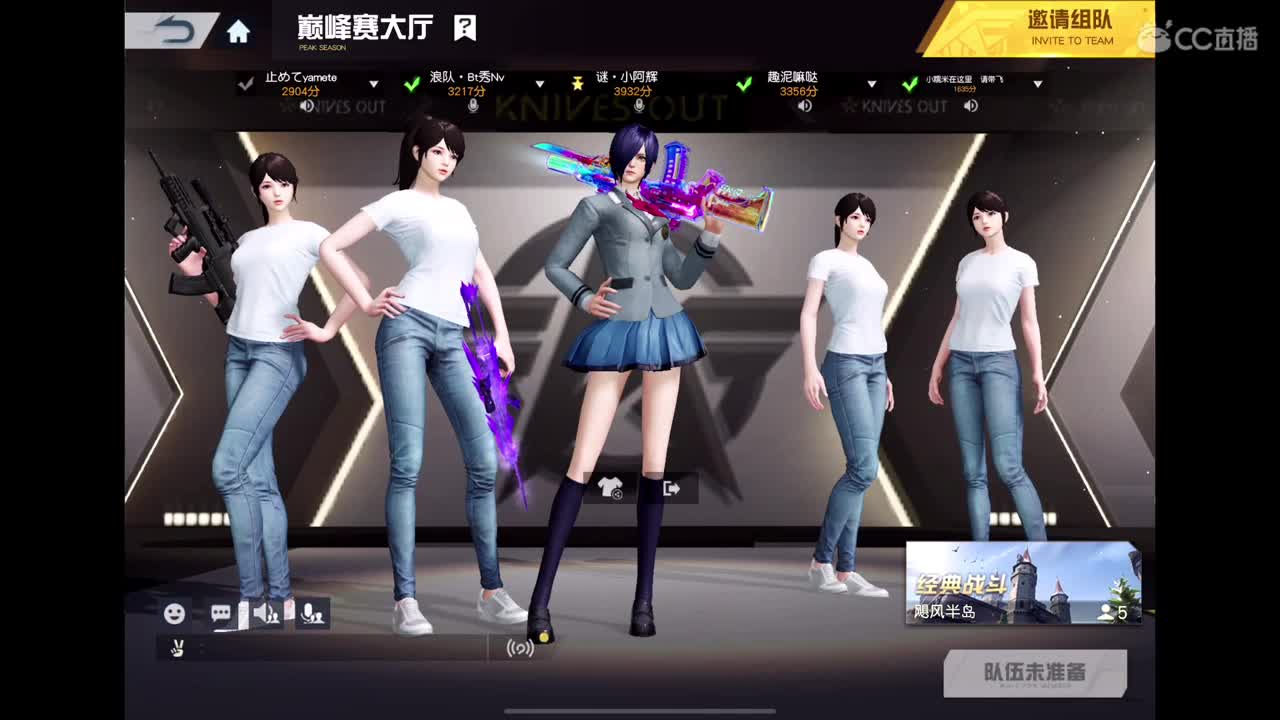This screenshot has height=720, width=1280.
Task: Select the victory hand gesture icon
Action: point(178,650)
